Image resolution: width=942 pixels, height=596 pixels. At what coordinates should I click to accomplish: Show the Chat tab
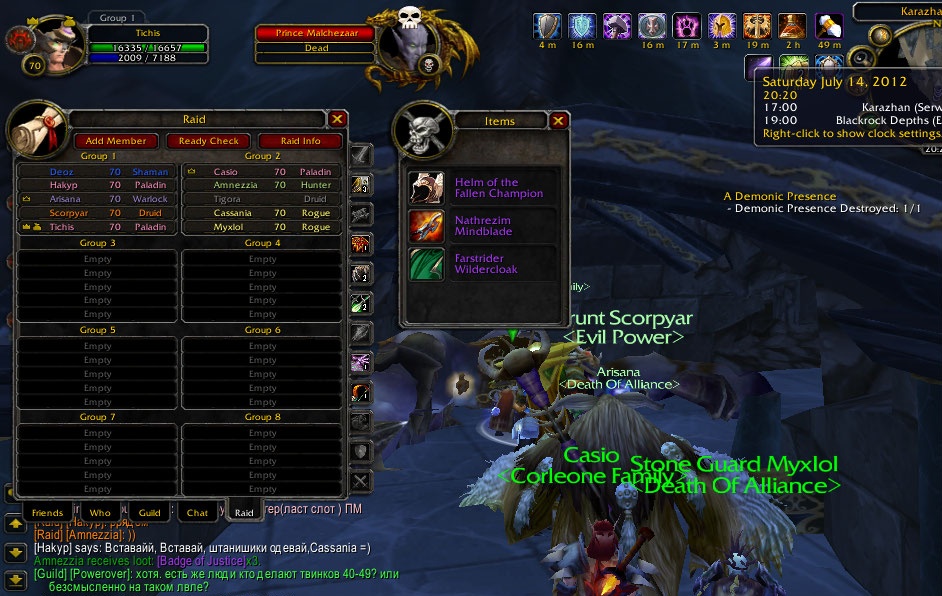click(198, 513)
